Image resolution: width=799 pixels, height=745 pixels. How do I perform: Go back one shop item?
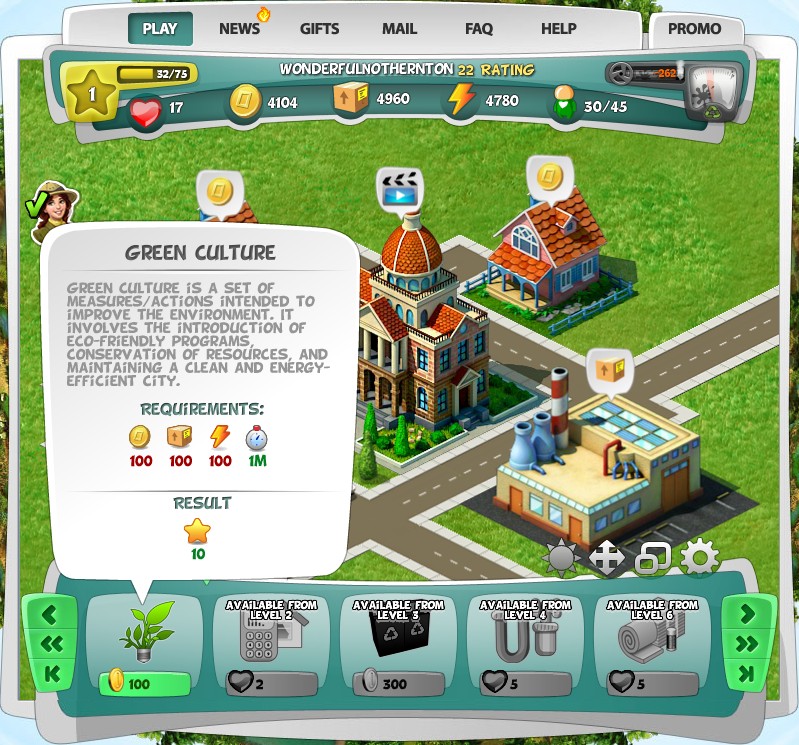point(50,613)
